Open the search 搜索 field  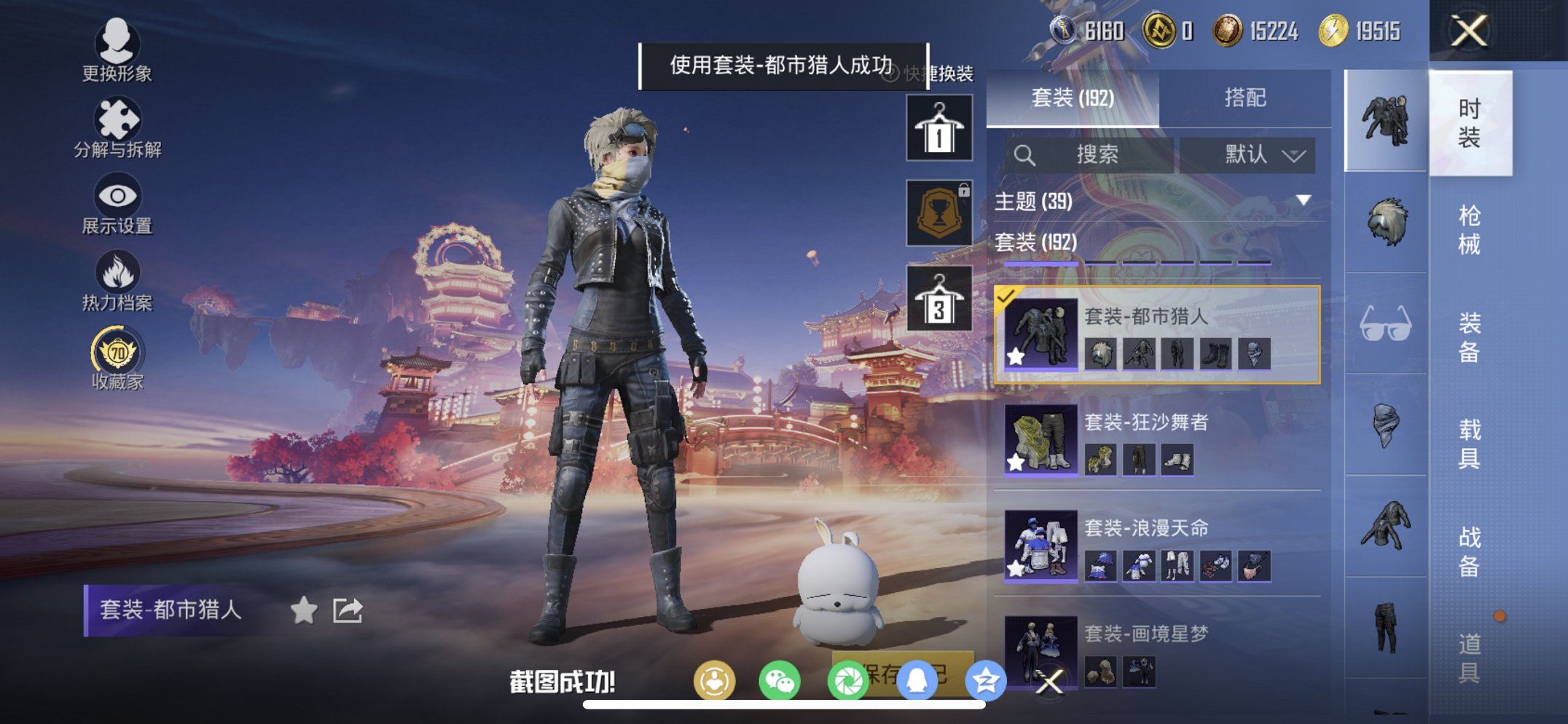(x=1090, y=154)
